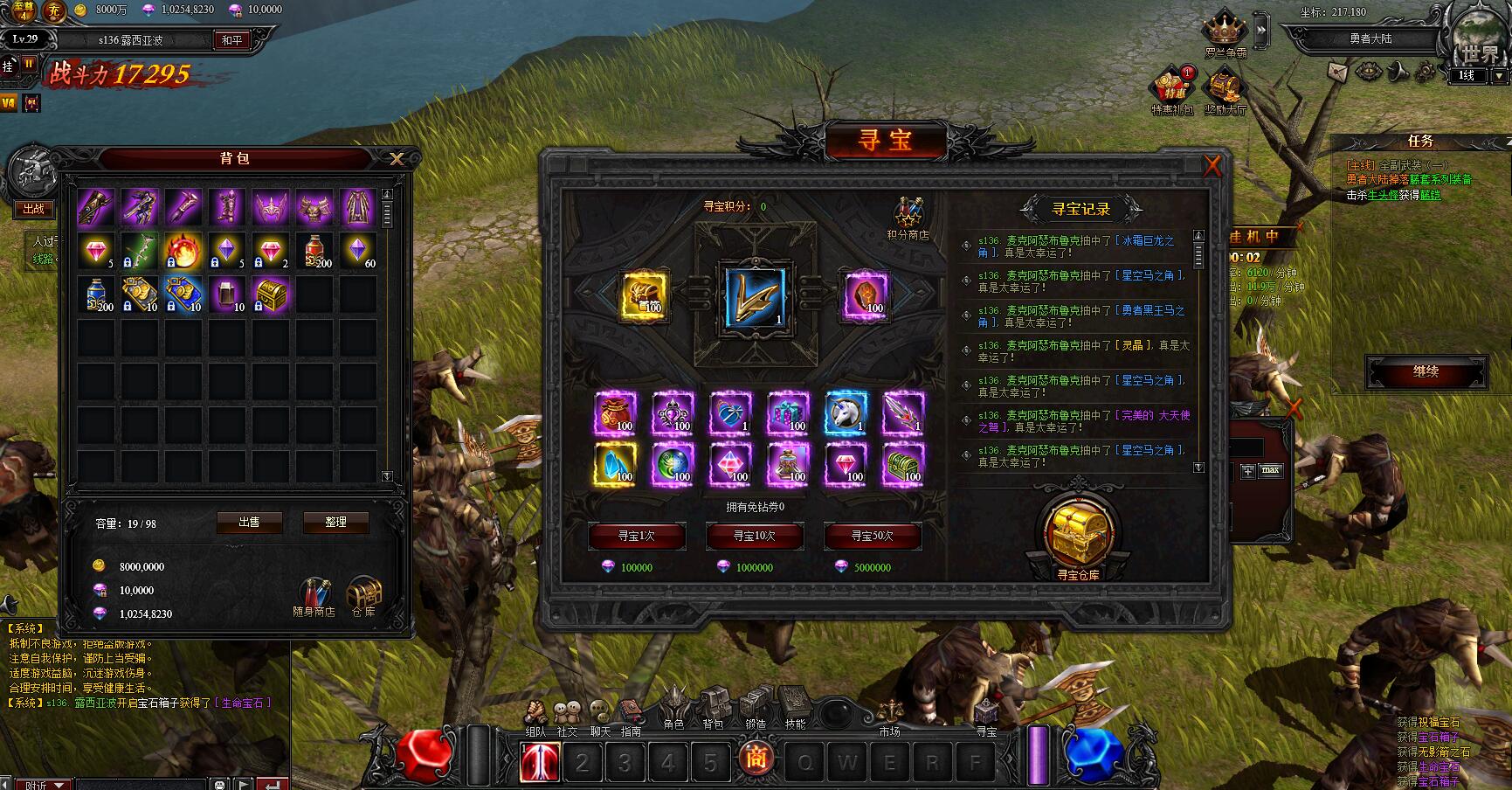The width and height of the screenshot is (1512, 790).
Task: Click the 继续 continue button
Action: tap(1426, 371)
